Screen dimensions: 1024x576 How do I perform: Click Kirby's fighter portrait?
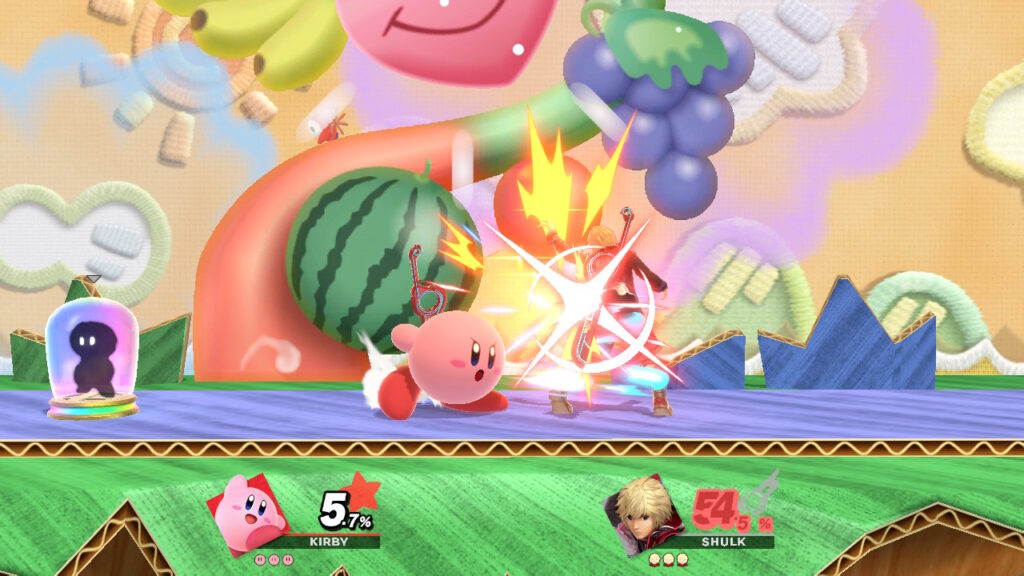coord(248,513)
